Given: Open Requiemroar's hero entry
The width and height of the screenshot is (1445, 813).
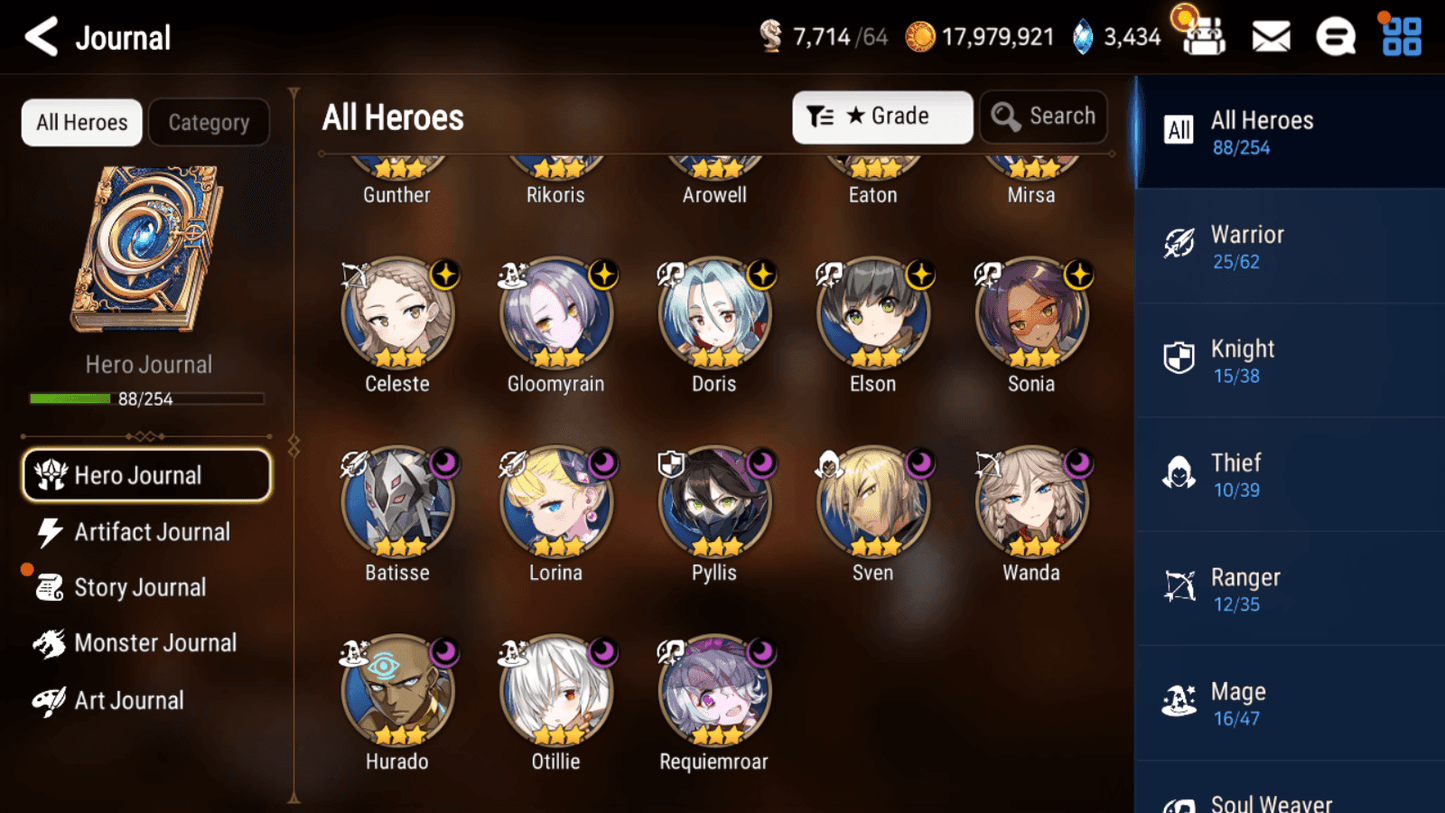Looking at the screenshot, I should 714,692.
